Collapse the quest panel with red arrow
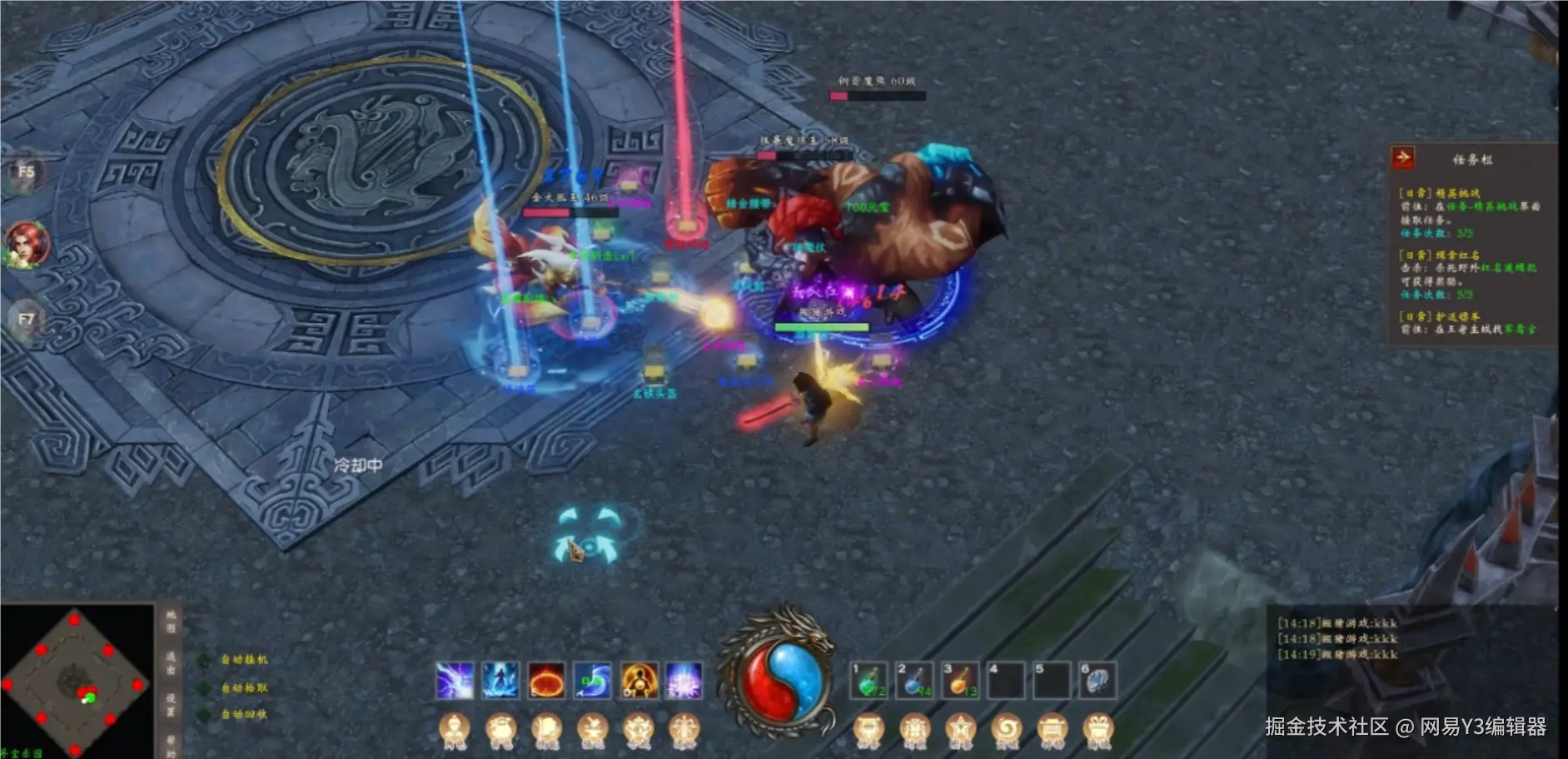Viewport: 1568px width, 759px height. click(1403, 157)
